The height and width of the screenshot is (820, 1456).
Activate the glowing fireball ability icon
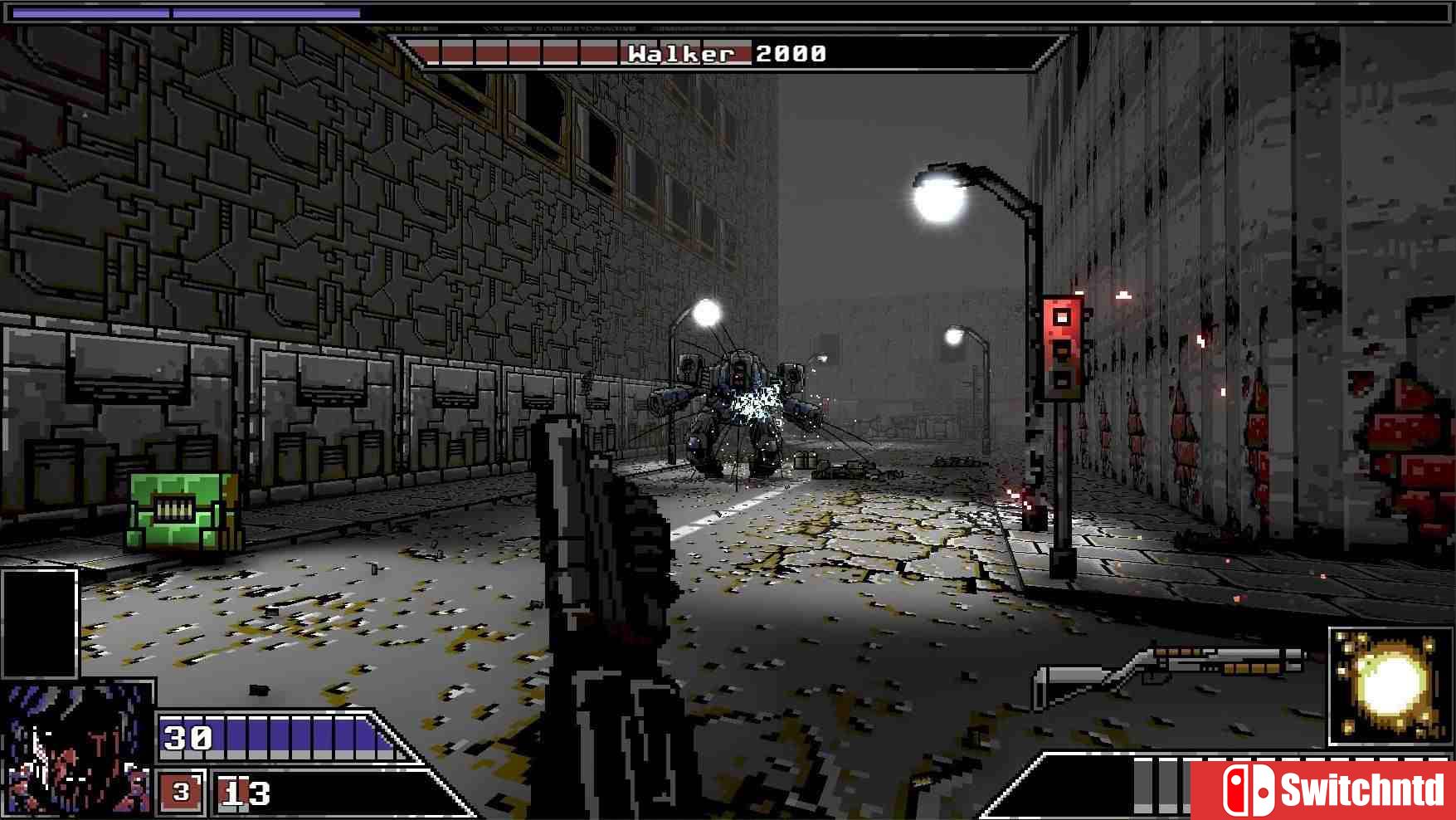click(1390, 686)
